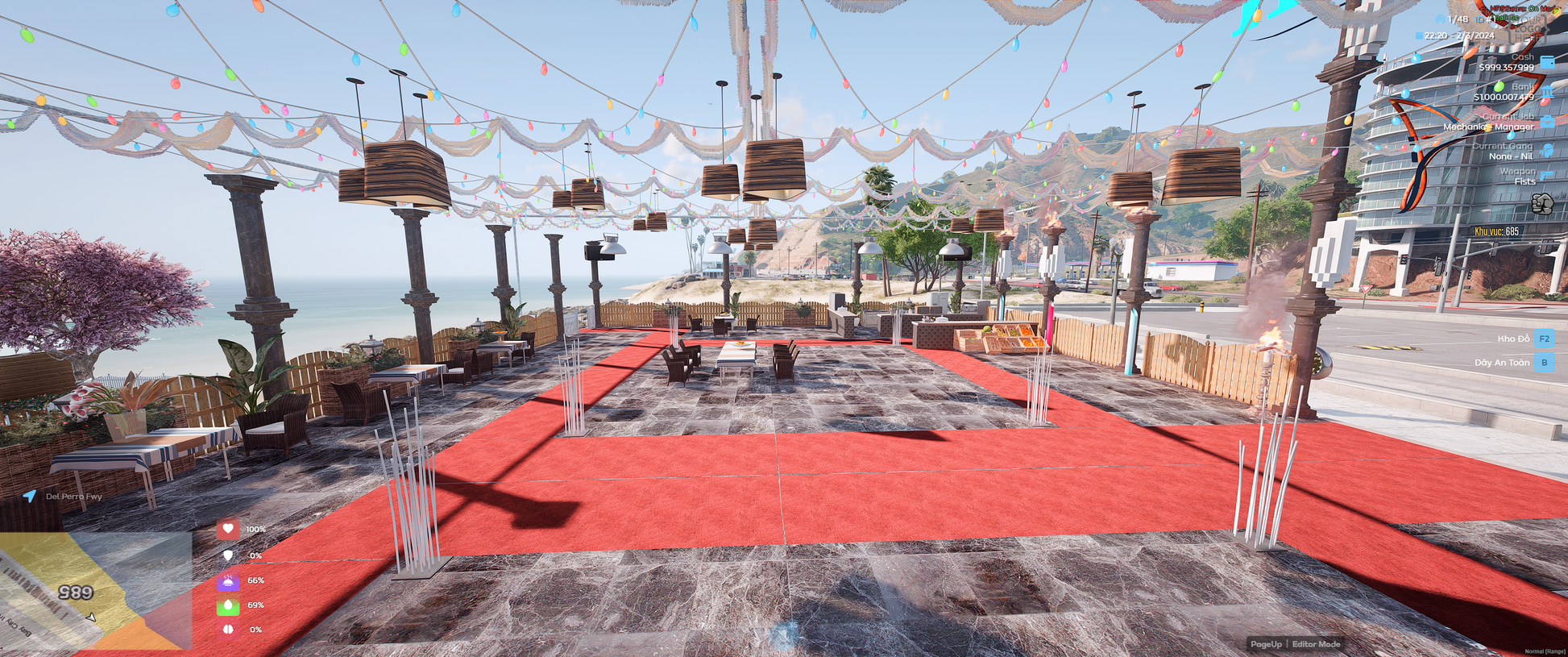Click the blue wallet Cash icon
Screen dimensions: 1568x657
[x=1547, y=62]
